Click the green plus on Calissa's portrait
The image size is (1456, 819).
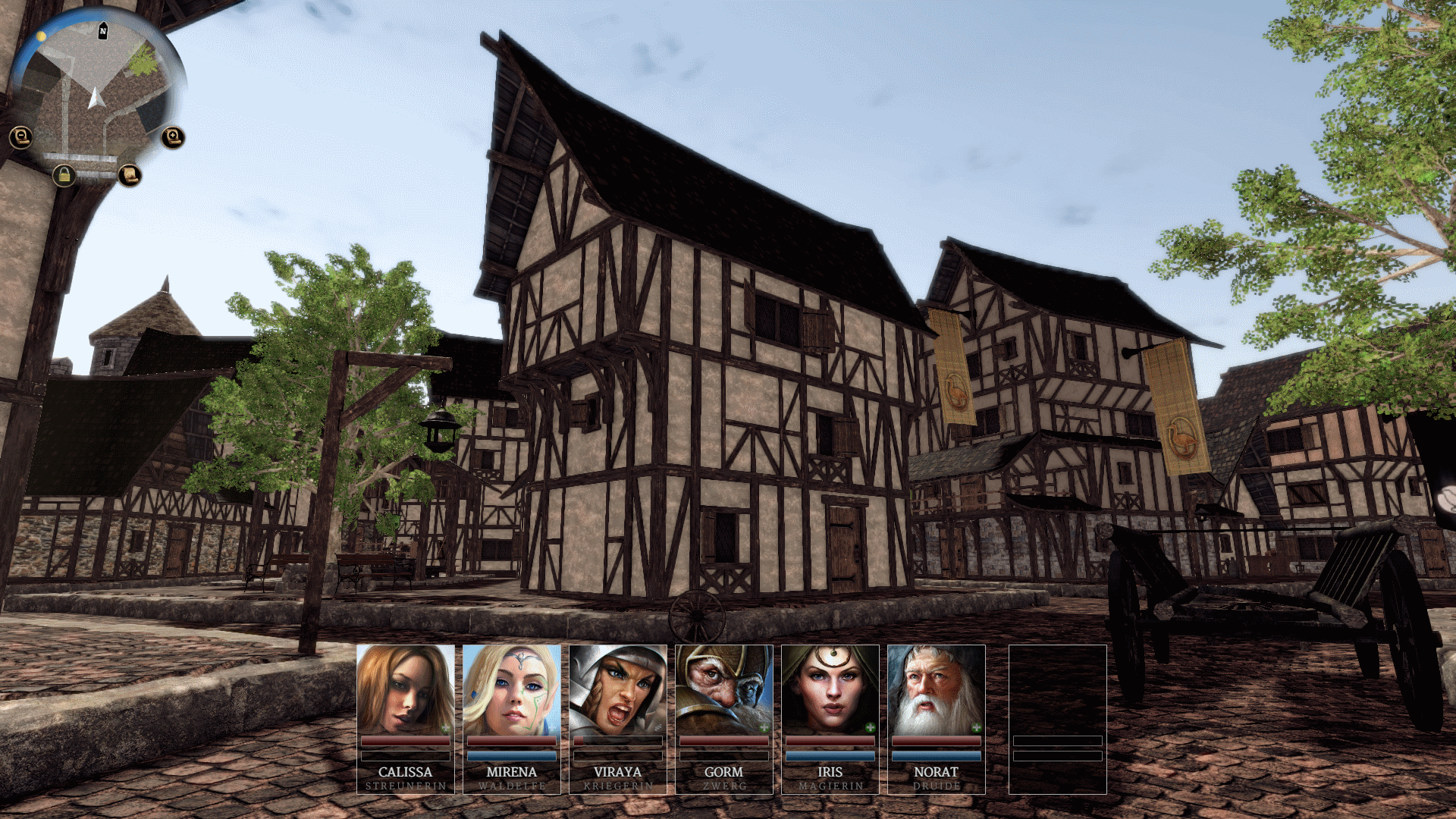click(446, 728)
